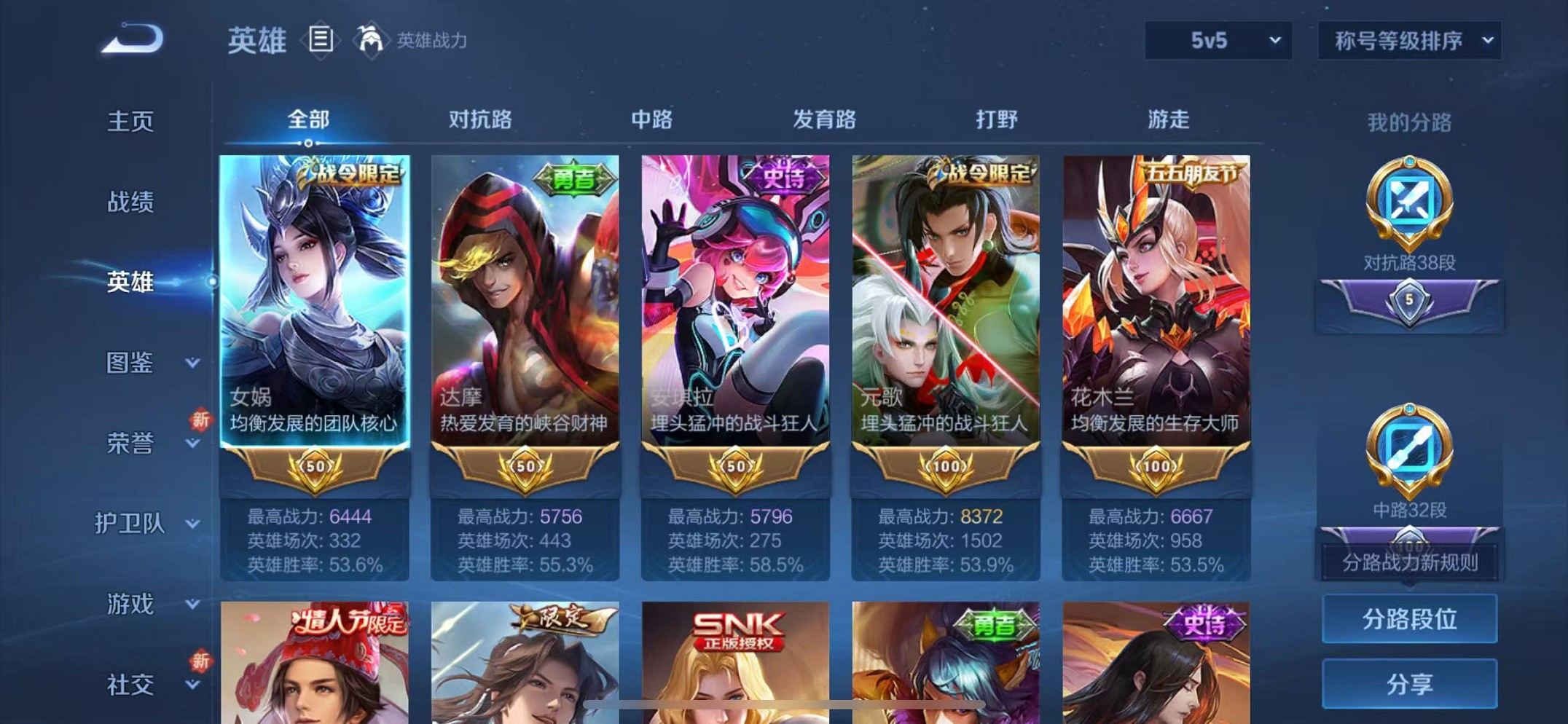Expand the 图鉴 sidebar section
Screen dimensions: 1568x724
tap(131, 364)
